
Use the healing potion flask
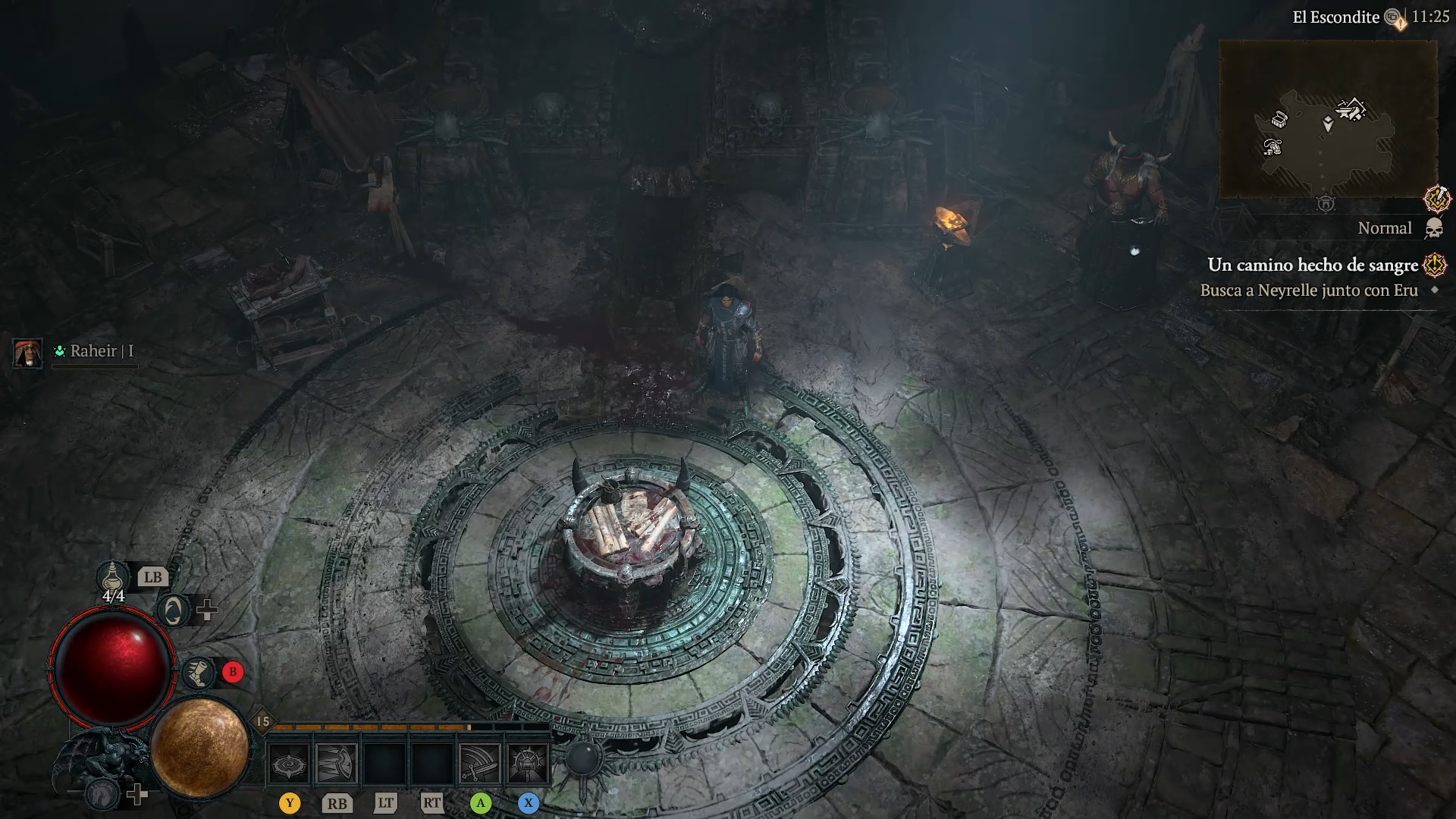point(112,577)
